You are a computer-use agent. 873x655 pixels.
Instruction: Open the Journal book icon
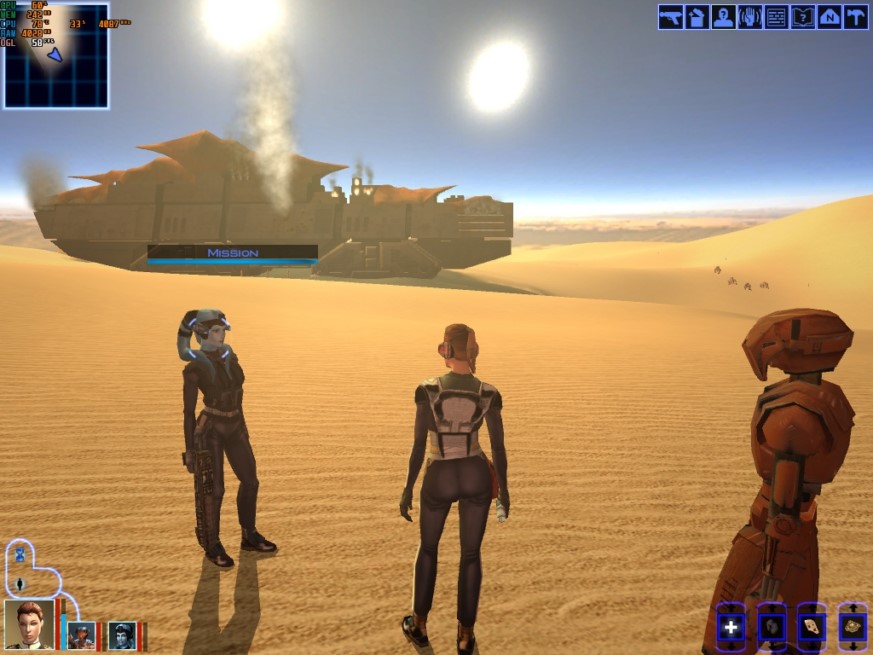803,17
